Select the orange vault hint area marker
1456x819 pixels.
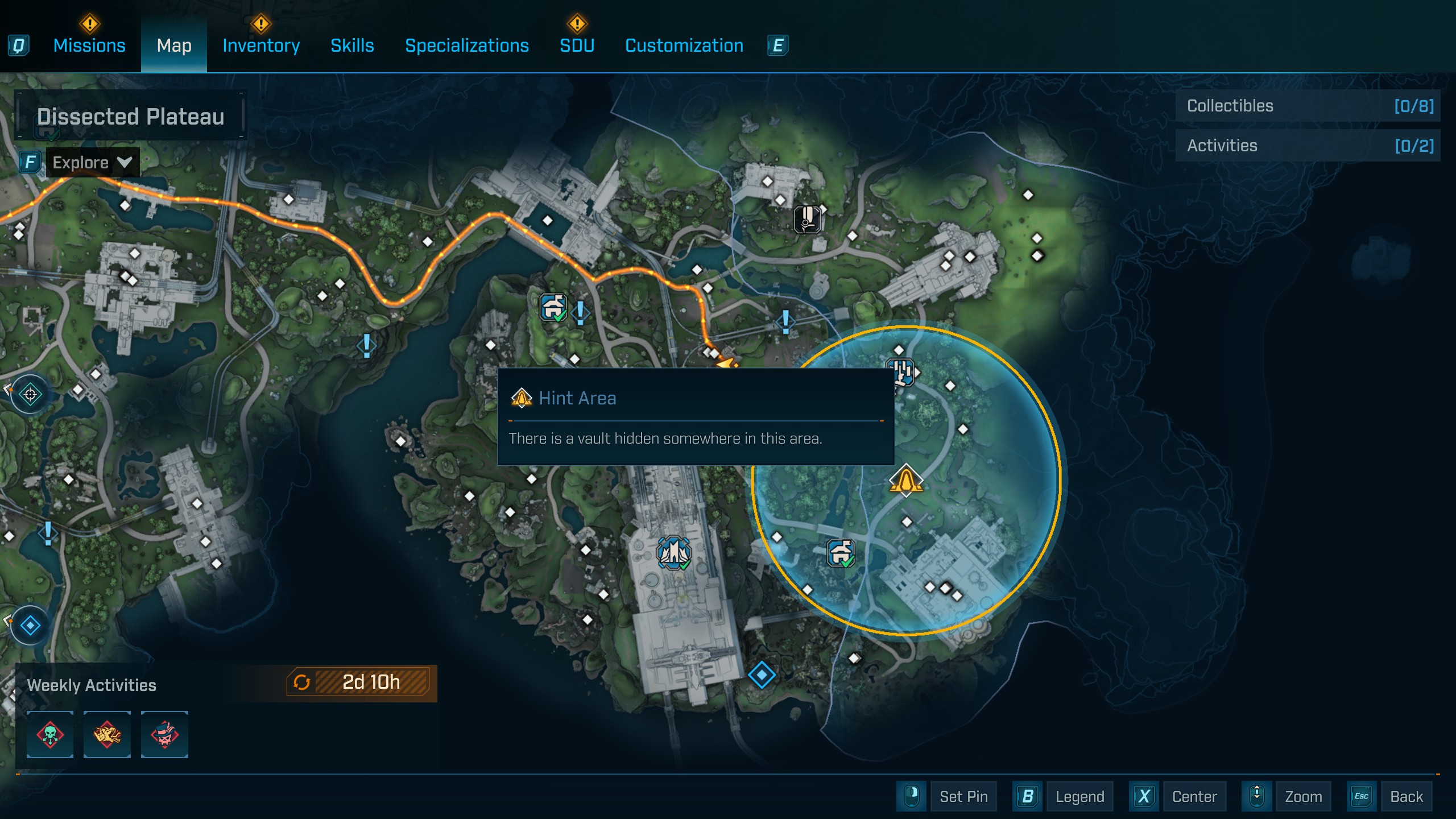[x=905, y=480]
